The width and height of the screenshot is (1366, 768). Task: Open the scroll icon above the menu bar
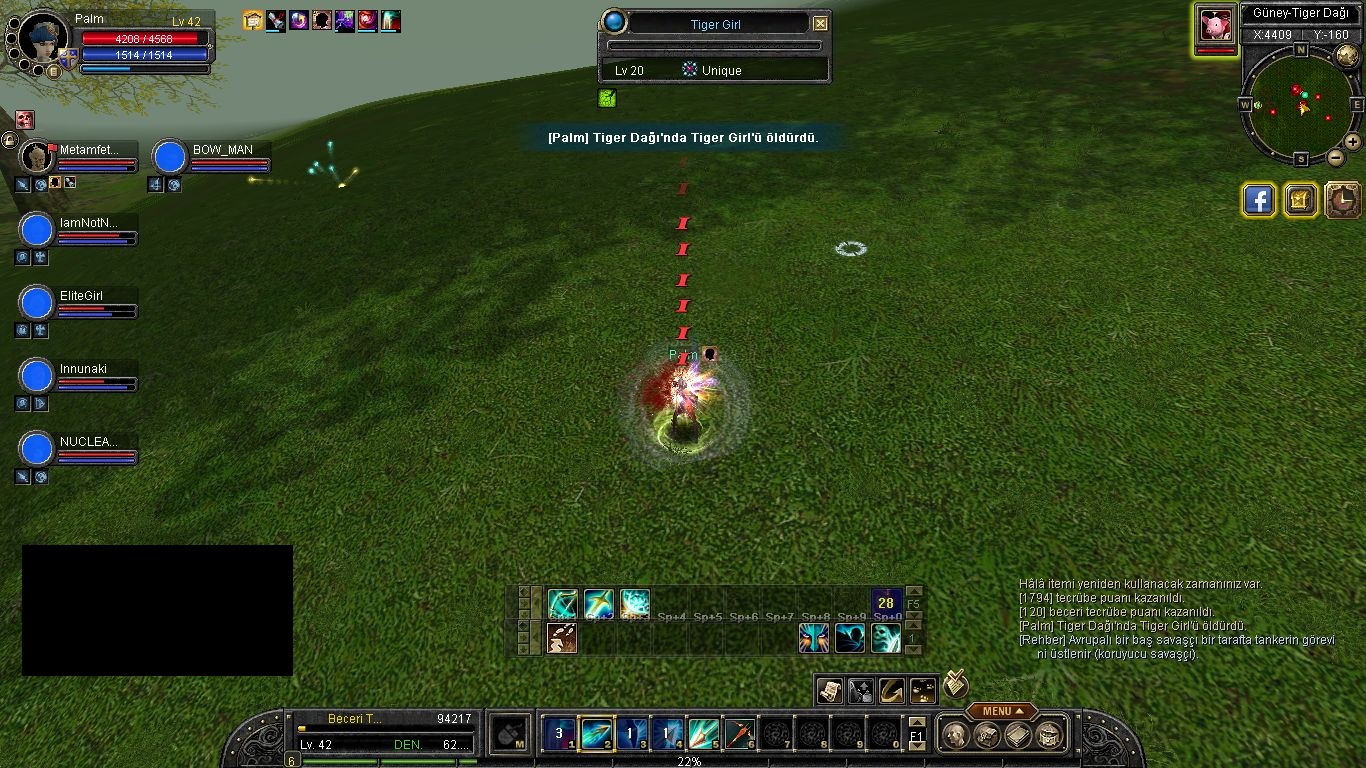(x=829, y=690)
